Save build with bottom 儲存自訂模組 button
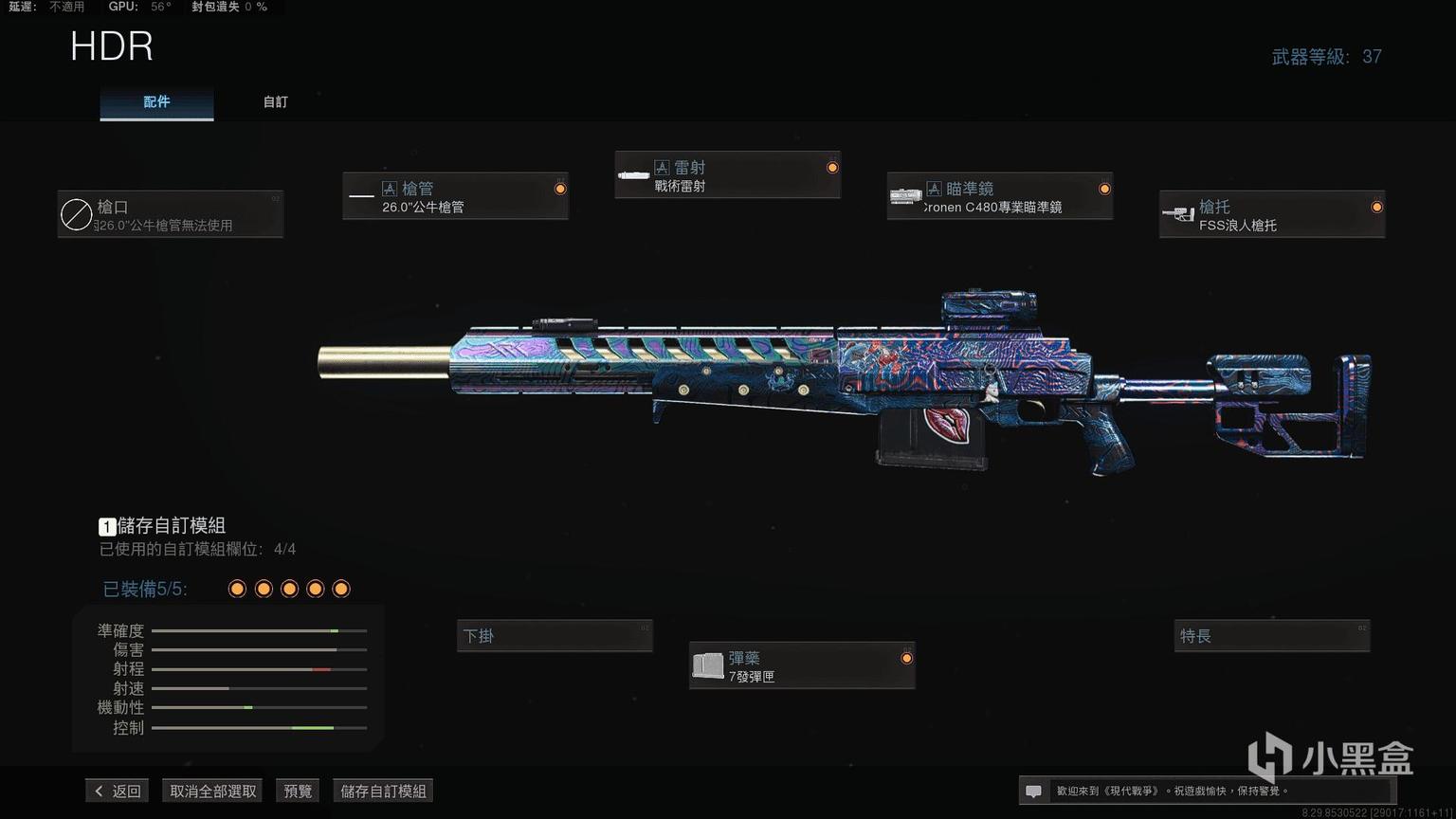 pyautogui.click(x=383, y=791)
